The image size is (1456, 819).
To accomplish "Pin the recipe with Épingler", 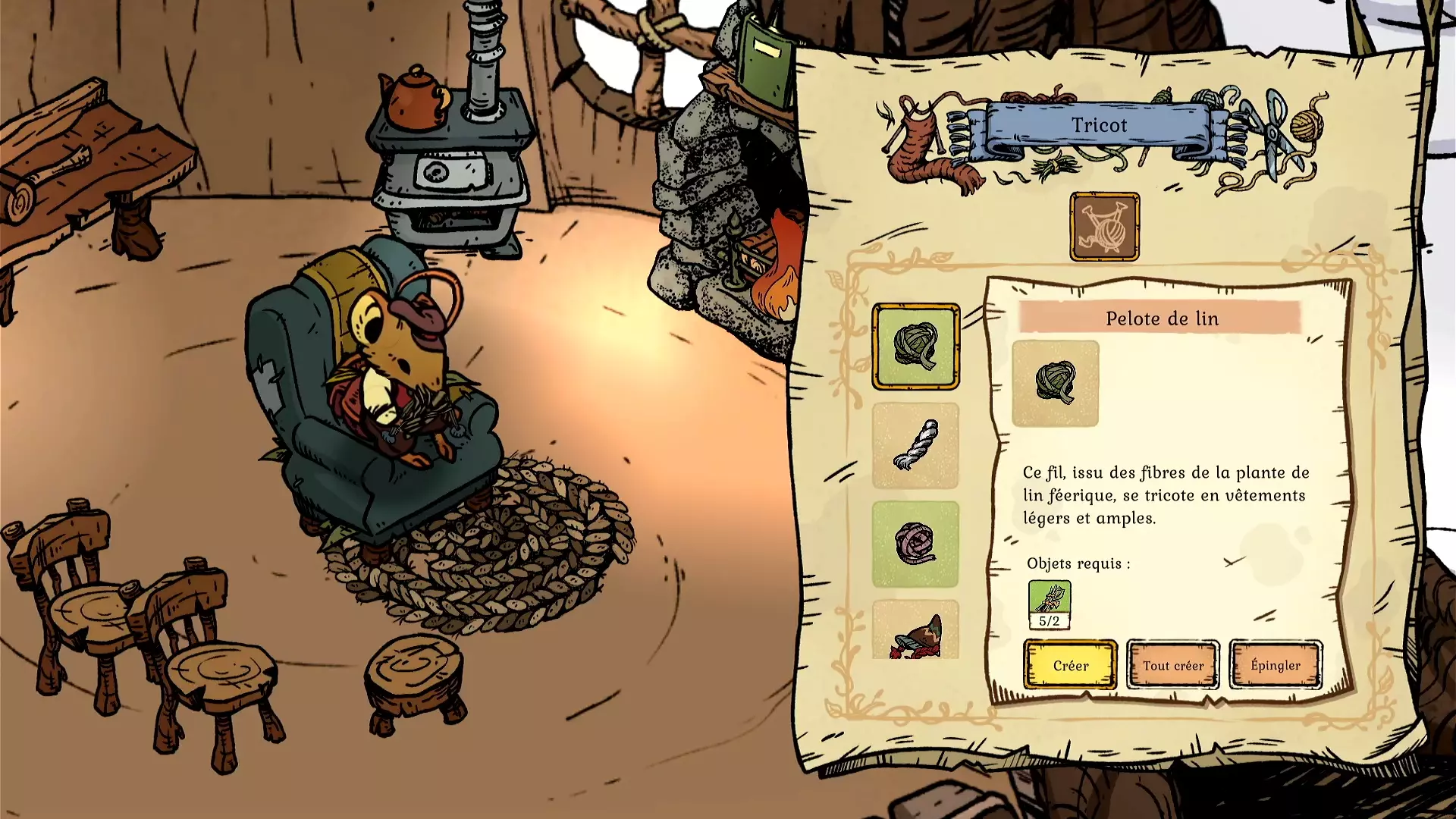I will 1275,665.
